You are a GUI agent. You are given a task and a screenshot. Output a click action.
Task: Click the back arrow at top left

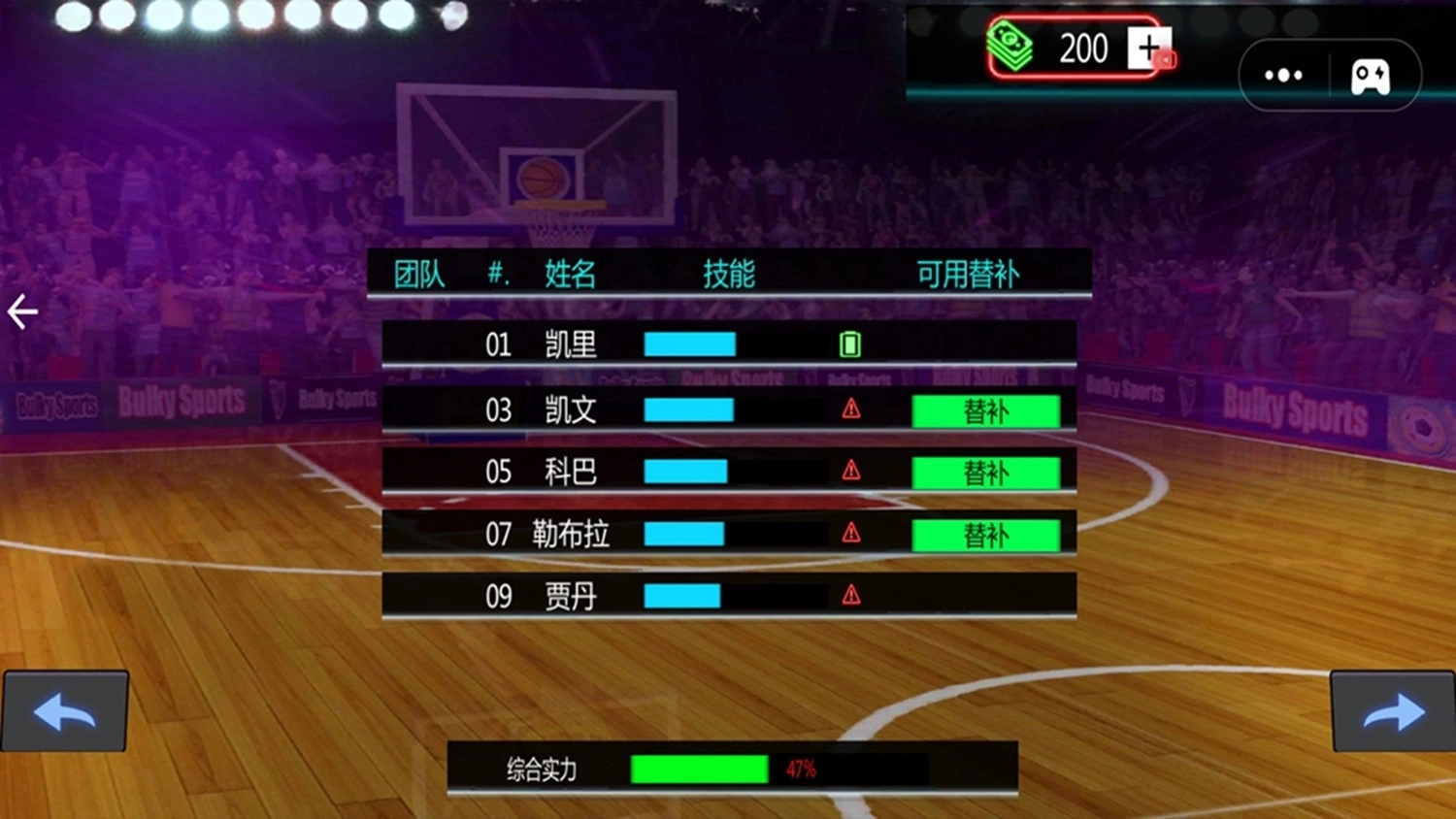coord(20,311)
